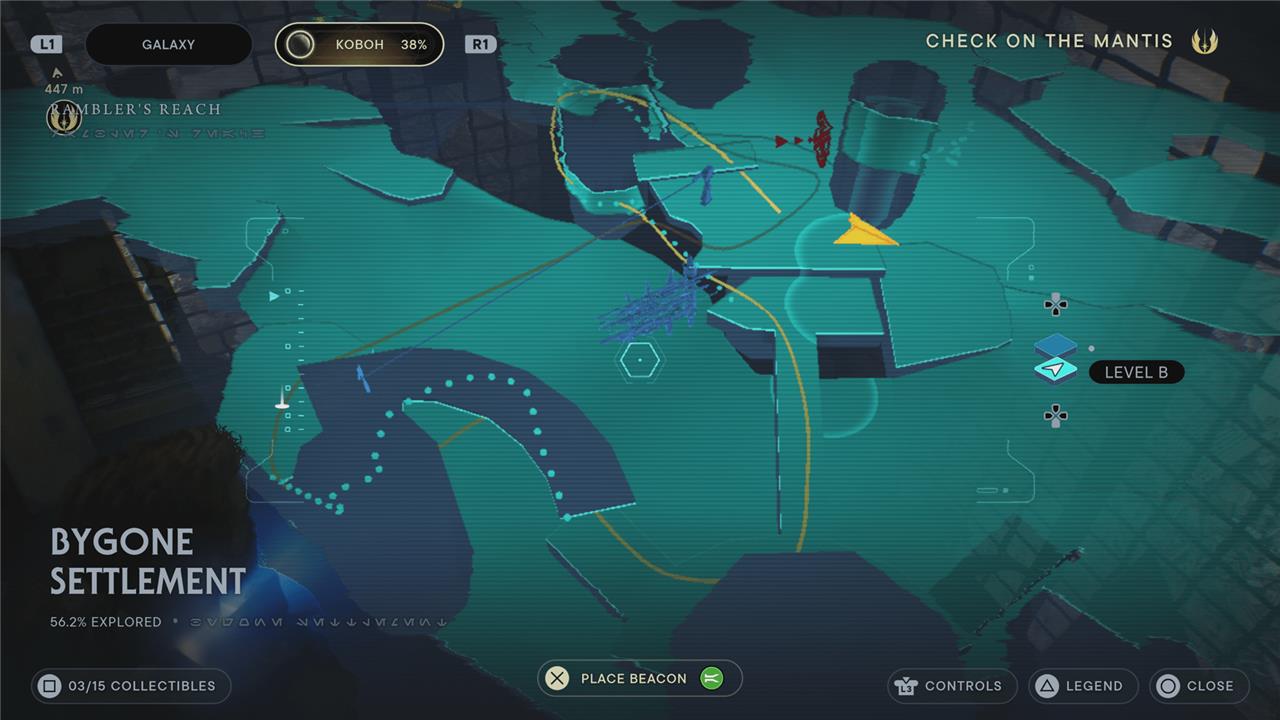Click the Check on the Mantis objective
Screen dimensions: 1280x720
click(x=1049, y=41)
